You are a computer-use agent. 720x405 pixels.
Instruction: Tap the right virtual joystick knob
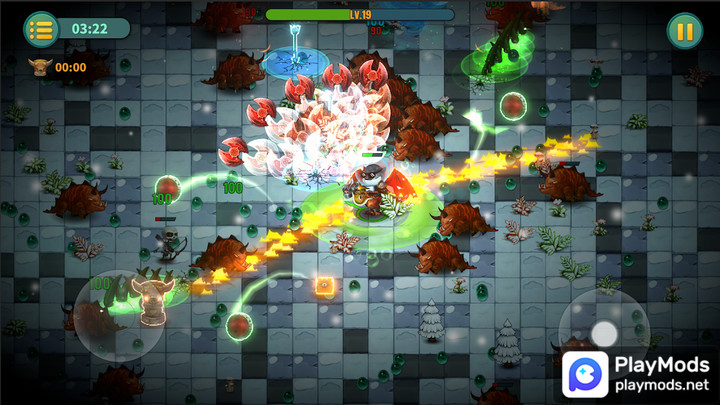click(604, 333)
